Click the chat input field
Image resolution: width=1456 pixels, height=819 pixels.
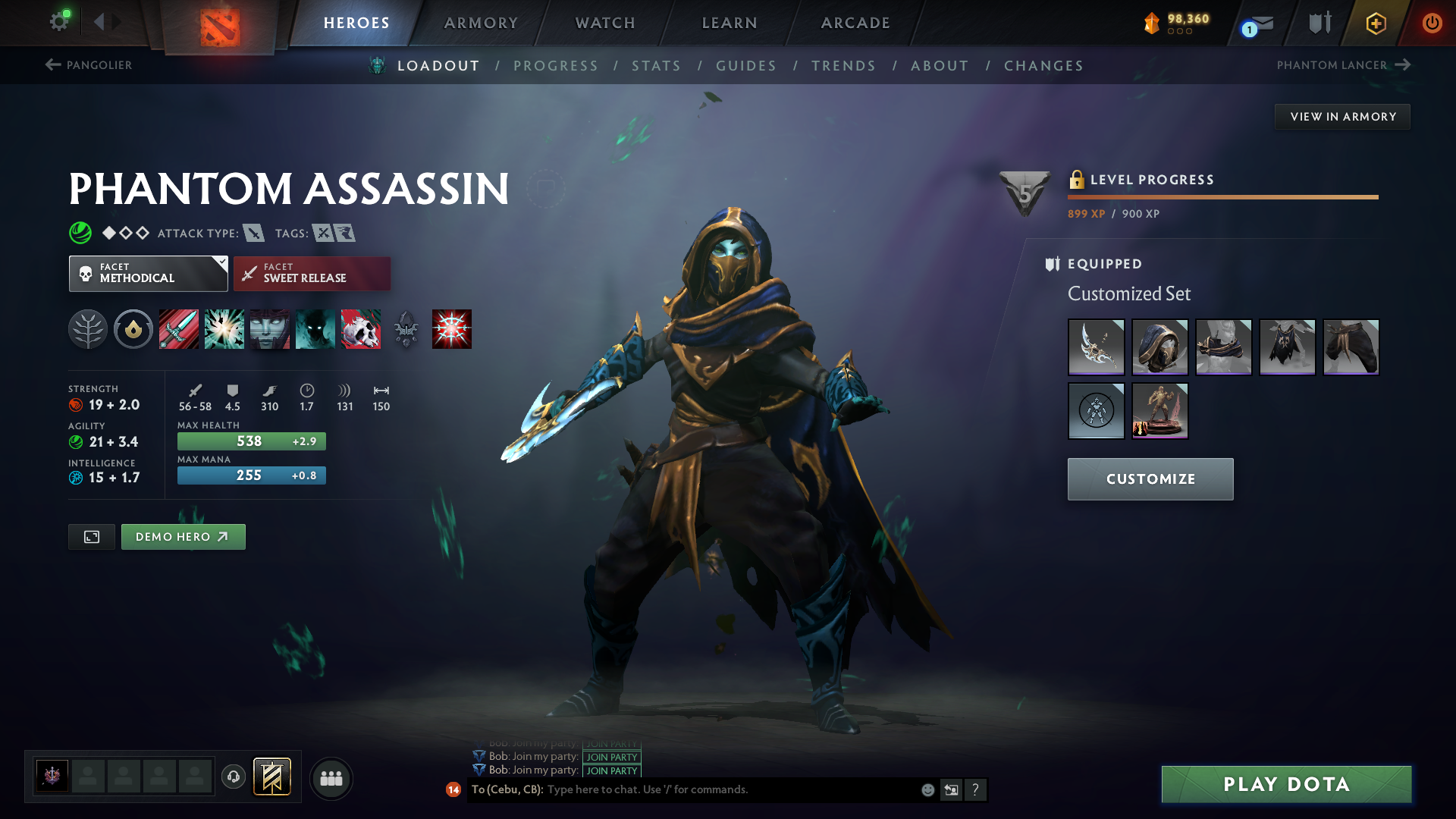click(x=728, y=789)
